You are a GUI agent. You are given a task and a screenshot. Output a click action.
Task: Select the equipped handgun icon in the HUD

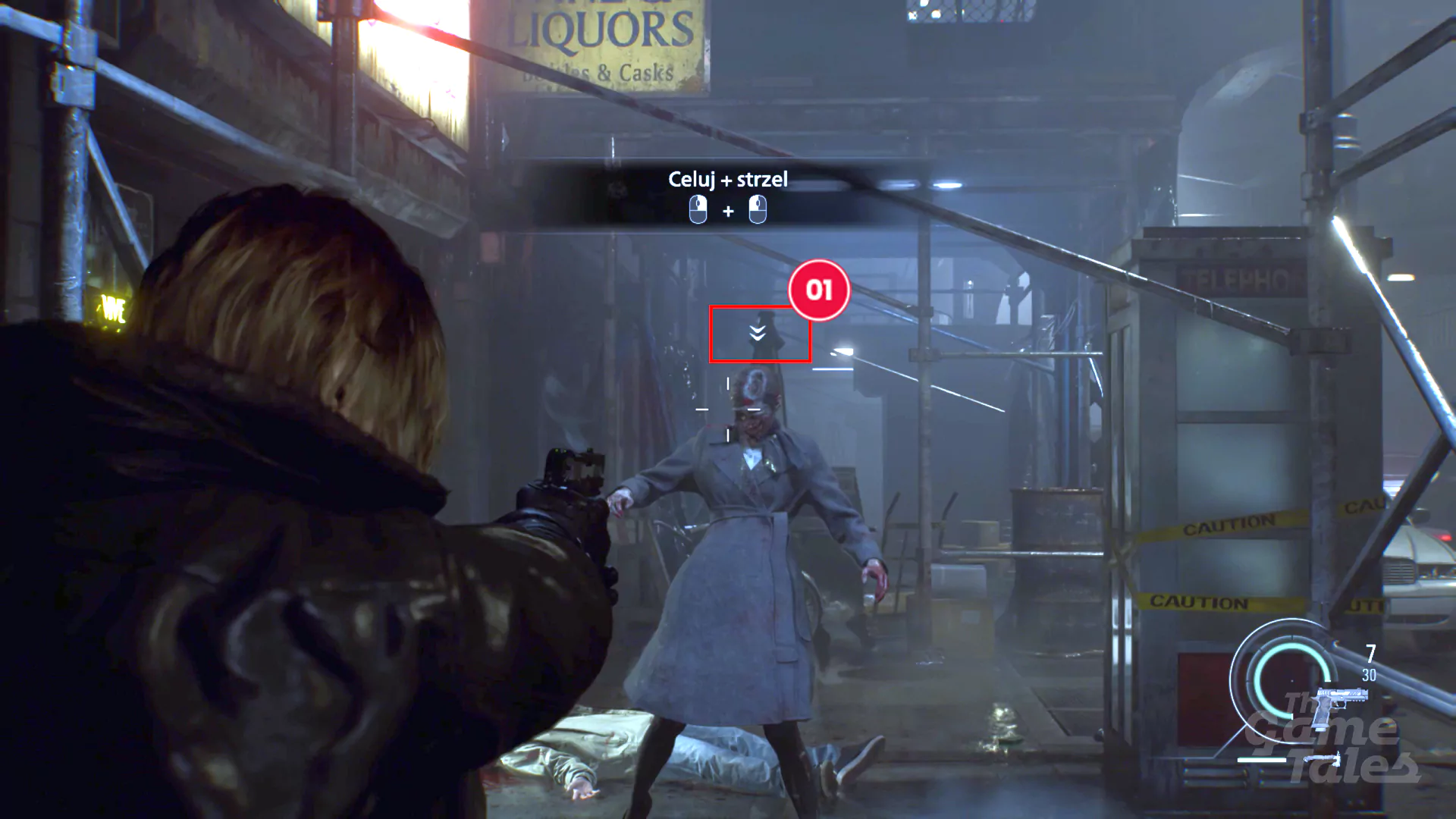tap(1341, 701)
